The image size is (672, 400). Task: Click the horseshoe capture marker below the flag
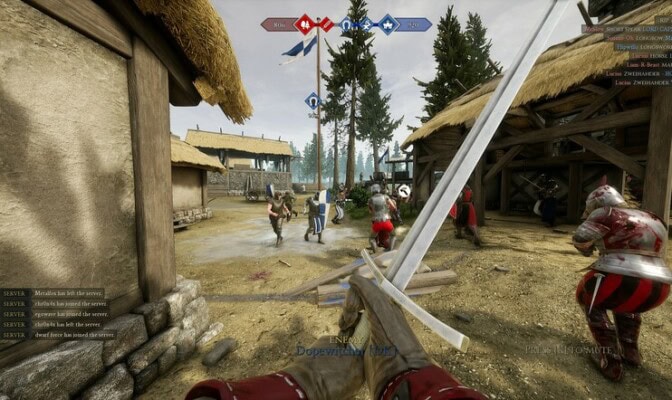coord(312,100)
